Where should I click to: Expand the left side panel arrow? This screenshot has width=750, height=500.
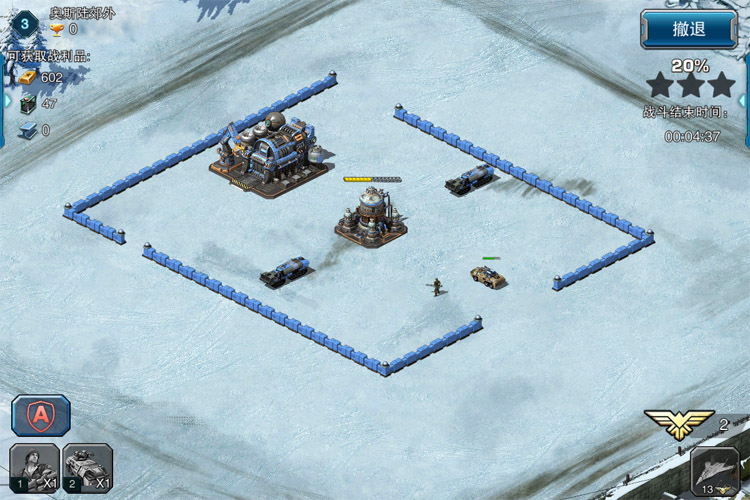(4, 100)
